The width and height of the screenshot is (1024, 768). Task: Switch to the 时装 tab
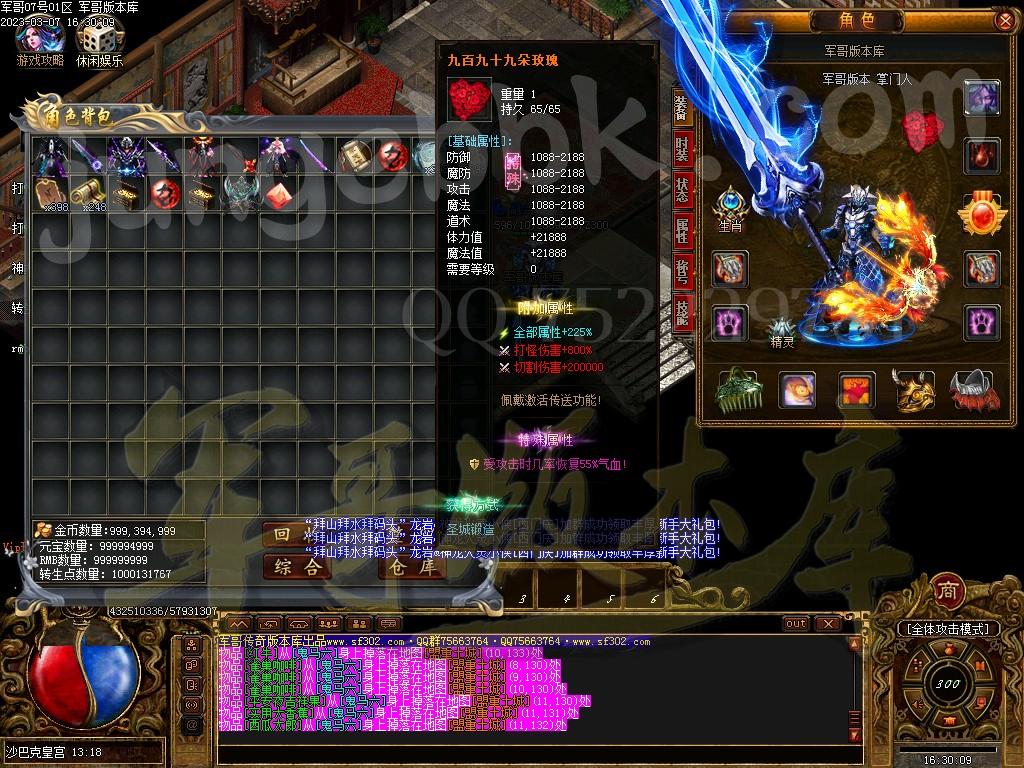682,147
